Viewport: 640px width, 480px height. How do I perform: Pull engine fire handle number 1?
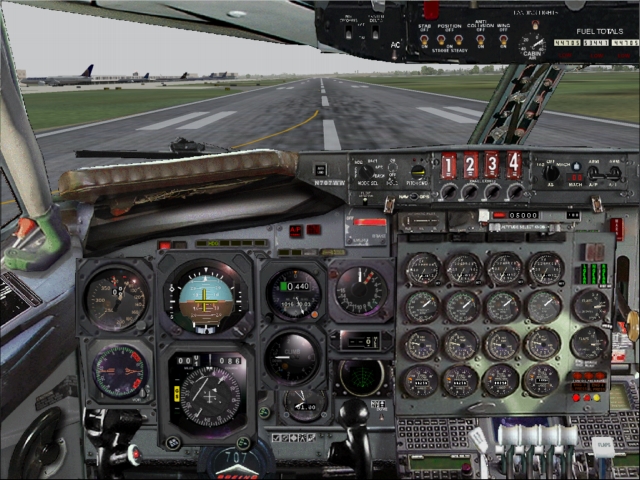click(x=449, y=165)
